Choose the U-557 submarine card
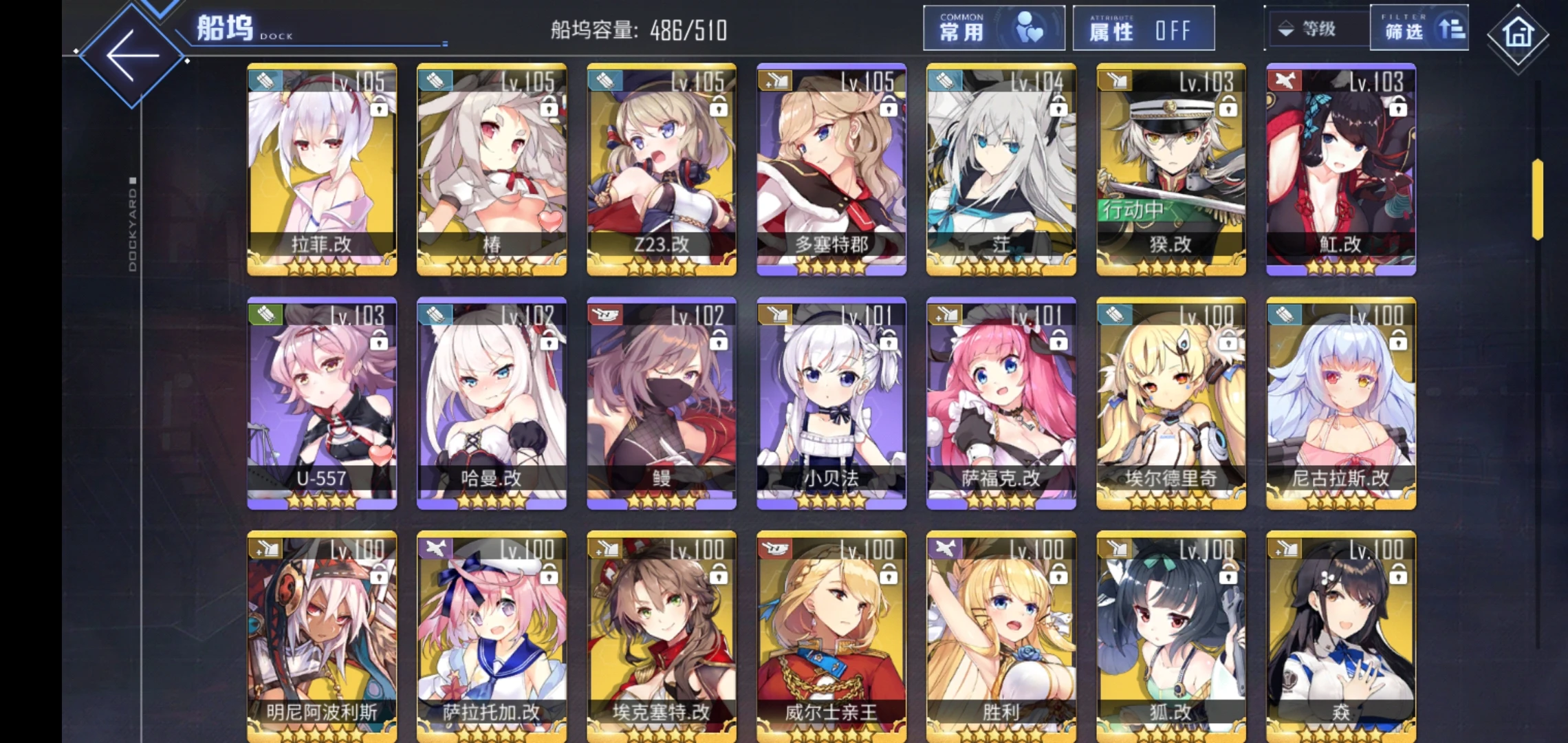The width and height of the screenshot is (1568, 743). point(322,403)
